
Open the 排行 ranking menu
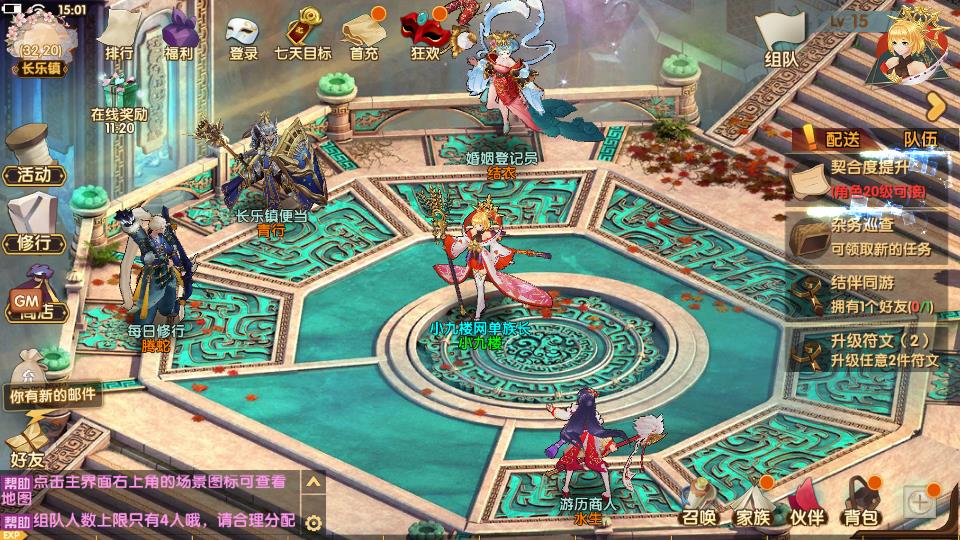pos(119,35)
